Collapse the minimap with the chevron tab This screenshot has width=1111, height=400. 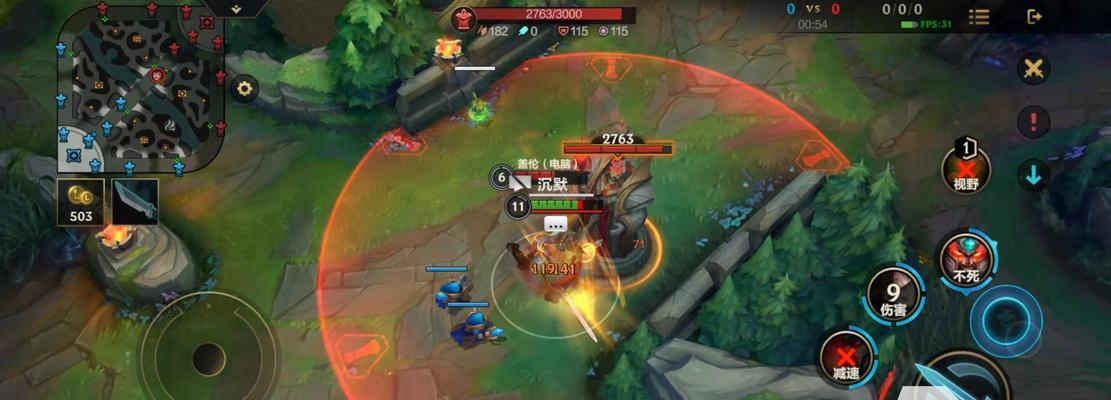(237, 8)
